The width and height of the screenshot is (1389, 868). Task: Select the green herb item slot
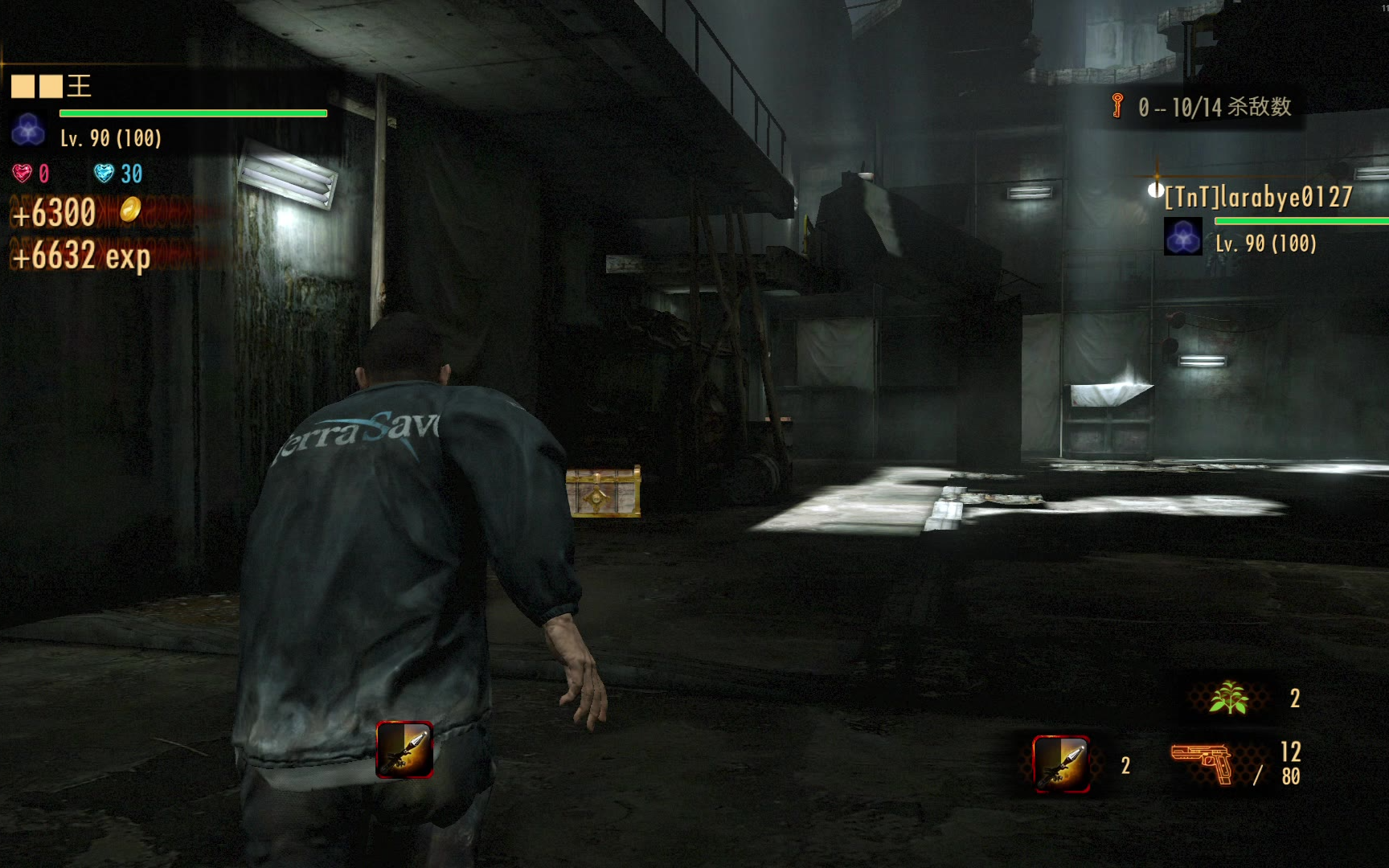(x=1228, y=697)
